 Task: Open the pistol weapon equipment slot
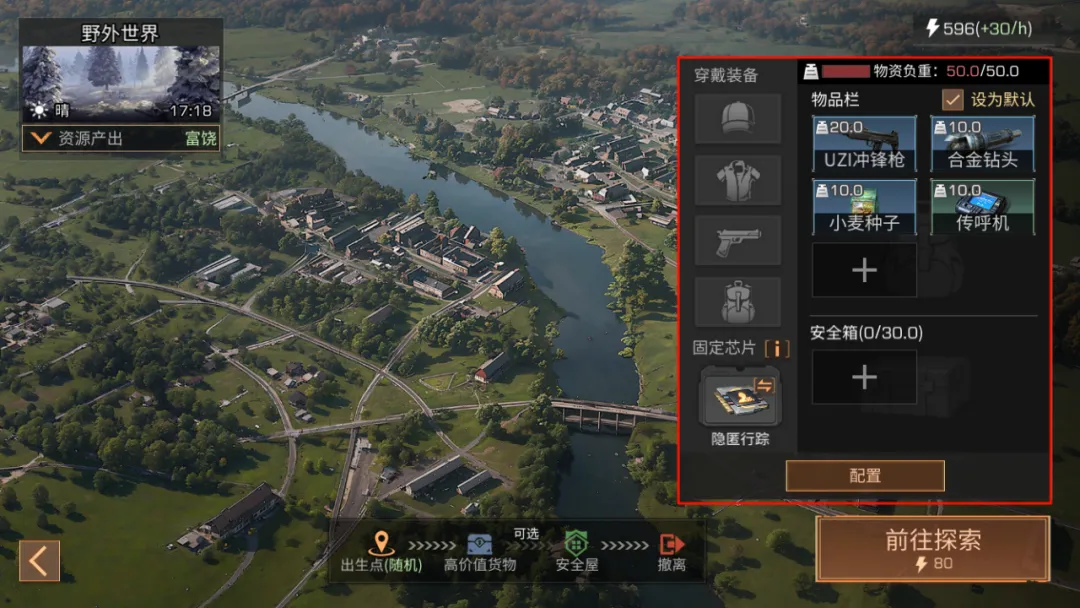(738, 241)
